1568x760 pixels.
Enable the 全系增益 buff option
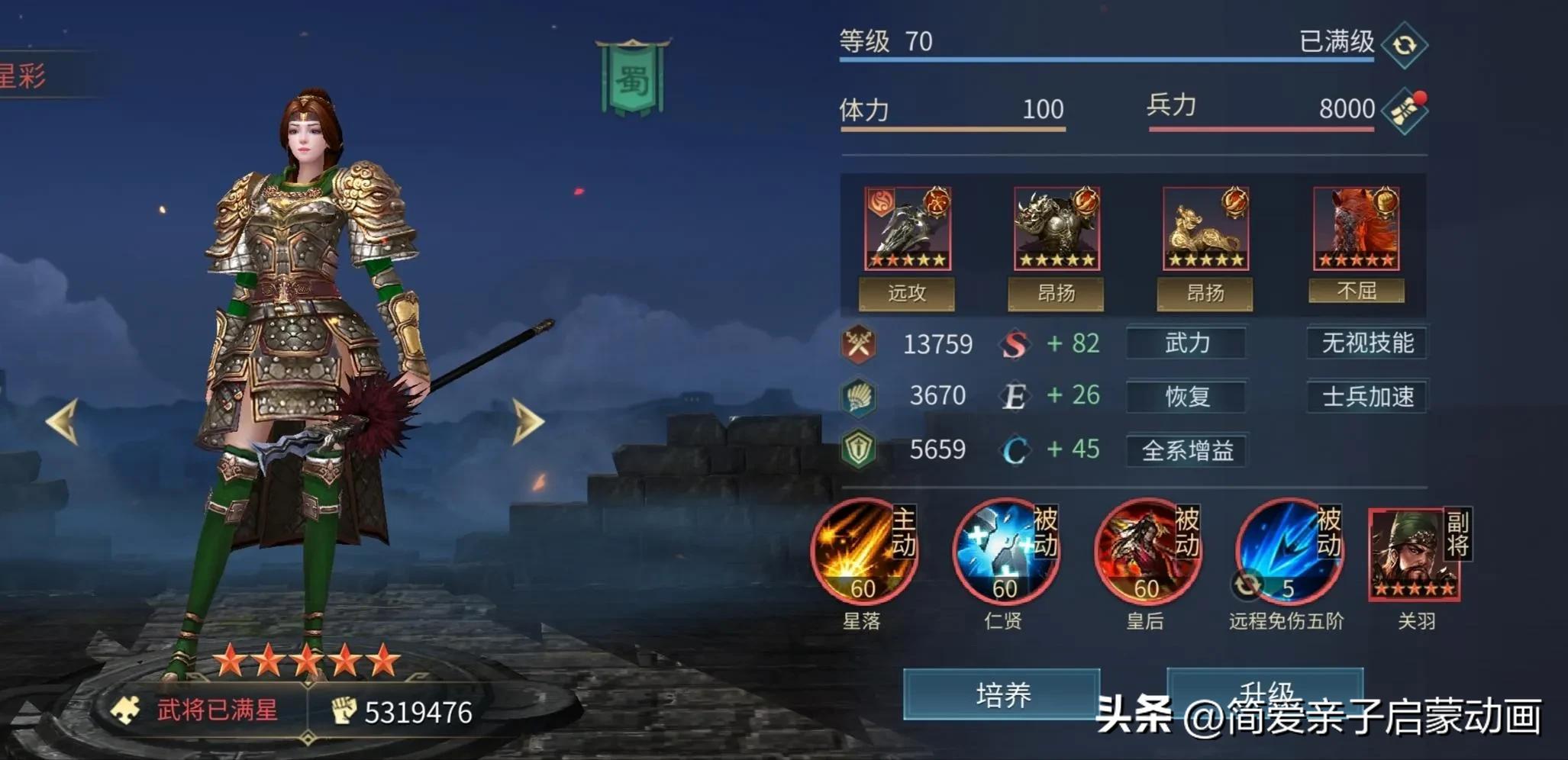coord(1186,450)
